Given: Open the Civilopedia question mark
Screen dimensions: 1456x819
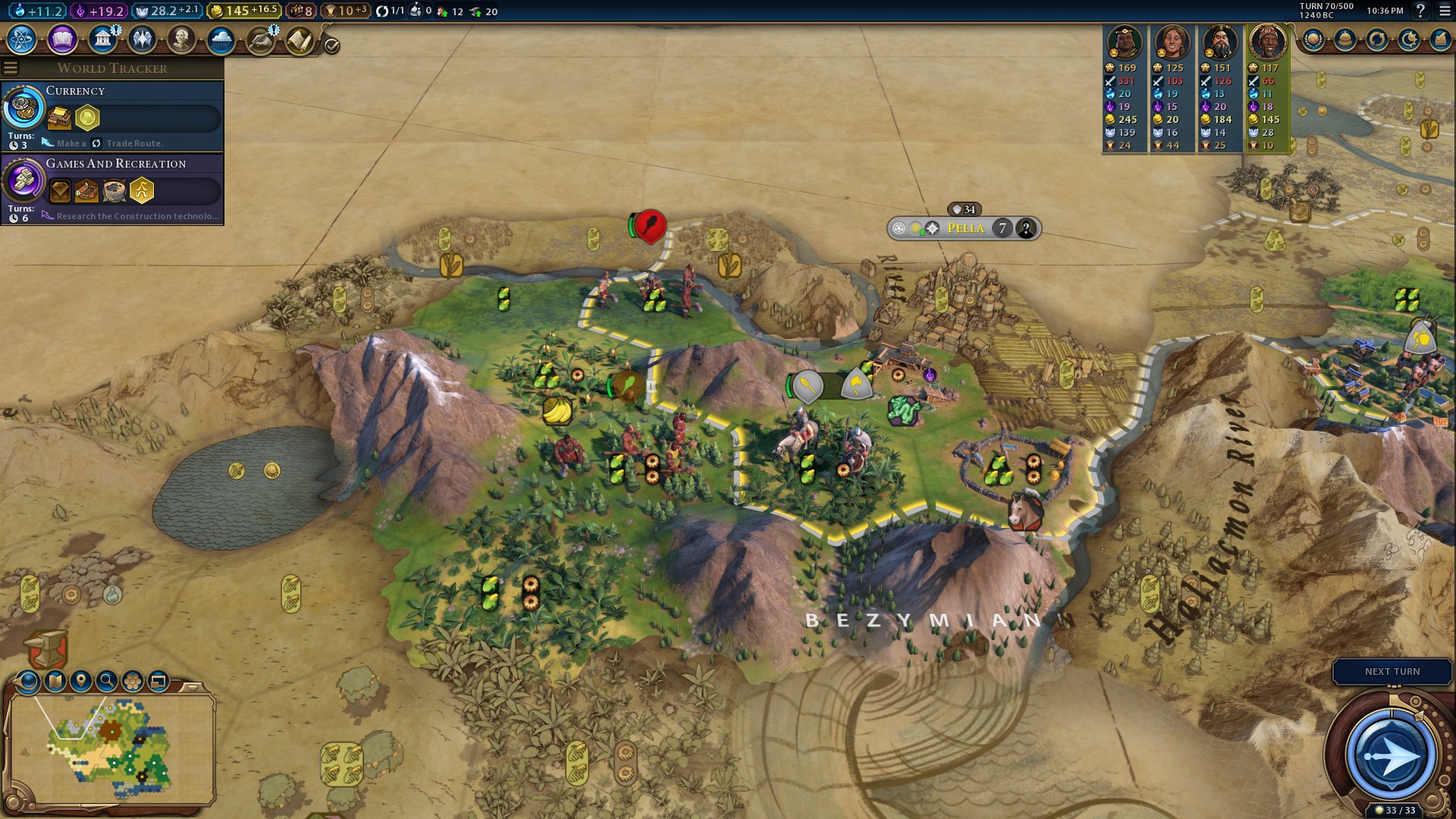Looking at the screenshot, I should point(1420,11).
